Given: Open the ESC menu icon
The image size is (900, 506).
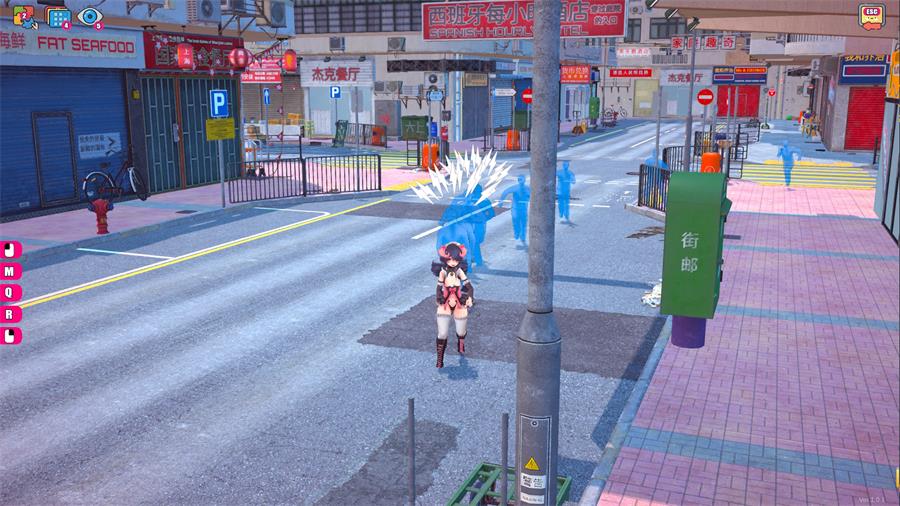Looking at the screenshot, I should coord(872,16).
